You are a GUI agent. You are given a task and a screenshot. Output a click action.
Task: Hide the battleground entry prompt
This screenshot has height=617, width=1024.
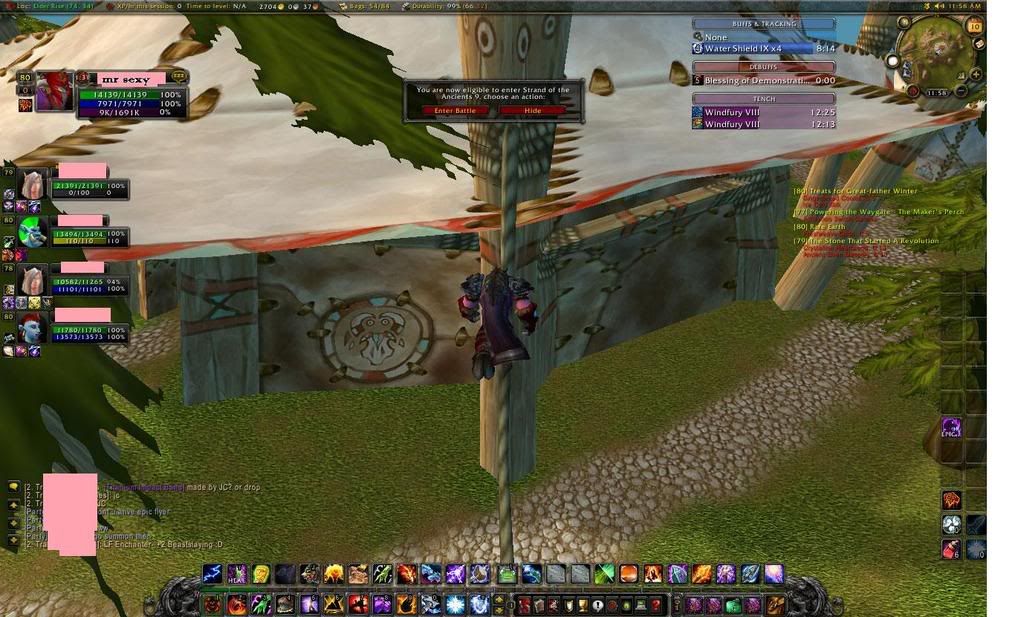coord(533,111)
